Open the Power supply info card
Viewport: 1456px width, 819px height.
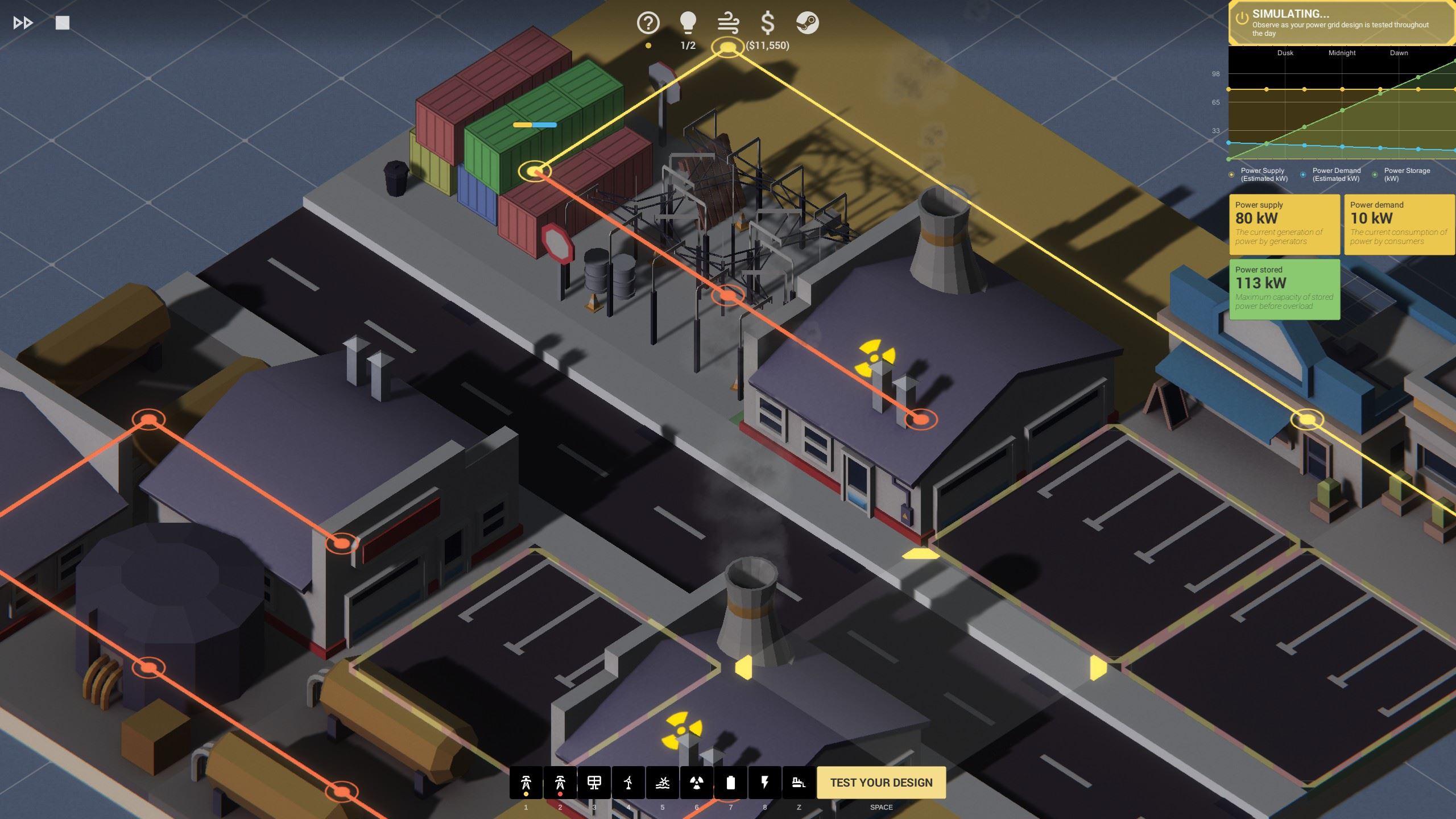click(1284, 224)
